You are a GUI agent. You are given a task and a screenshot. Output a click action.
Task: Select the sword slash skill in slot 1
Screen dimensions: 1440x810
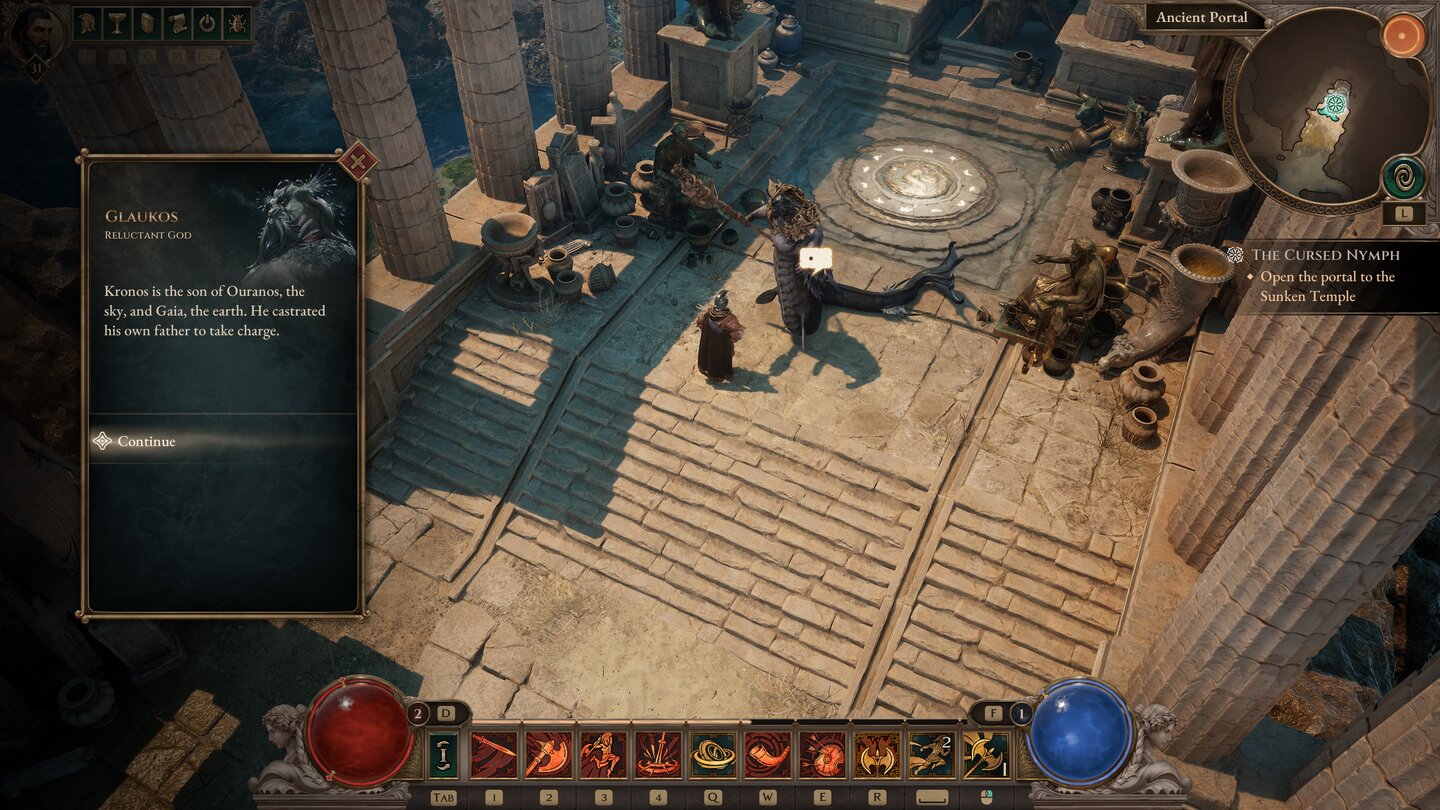493,755
